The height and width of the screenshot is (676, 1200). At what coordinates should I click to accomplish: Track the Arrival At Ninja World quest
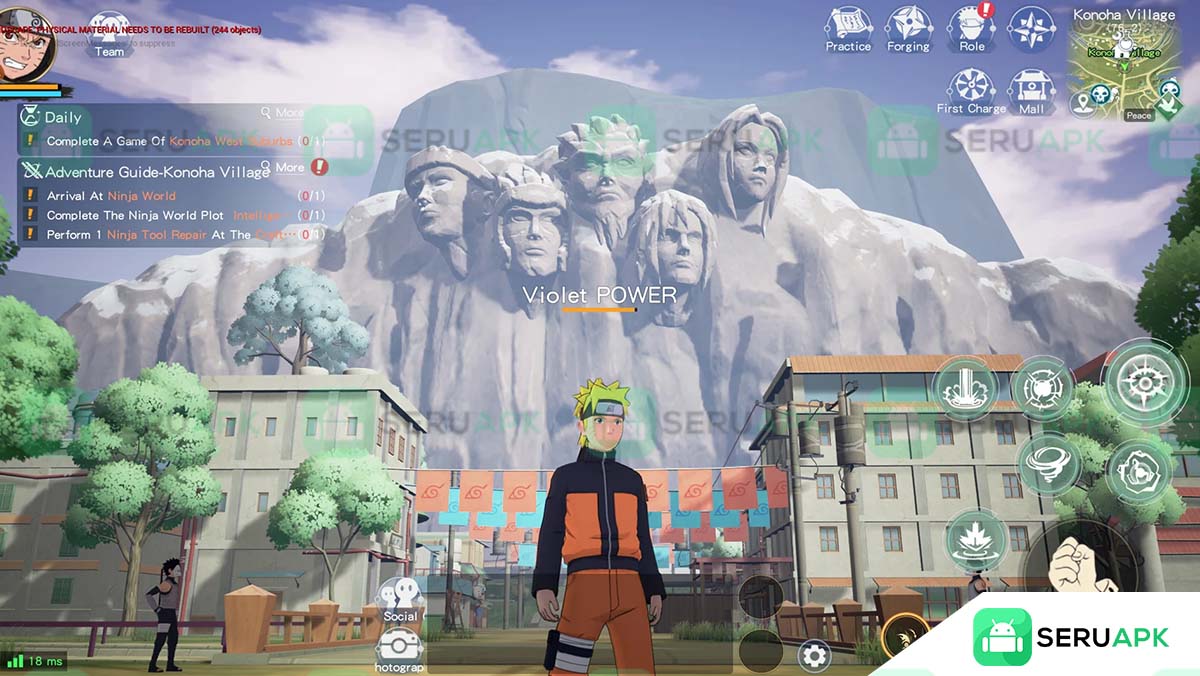(111, 196)
